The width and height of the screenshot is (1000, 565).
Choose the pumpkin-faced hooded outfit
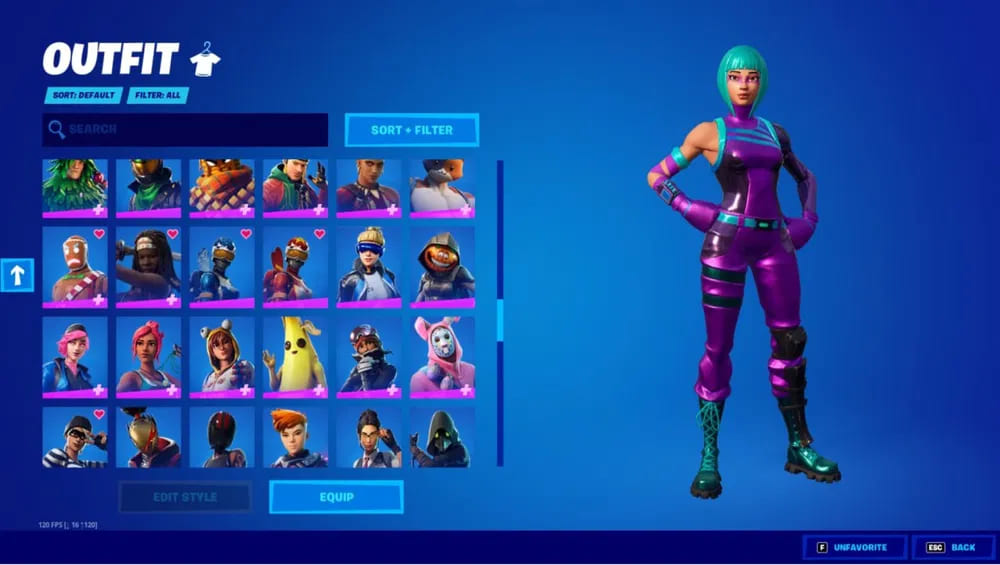coord(442,267)
